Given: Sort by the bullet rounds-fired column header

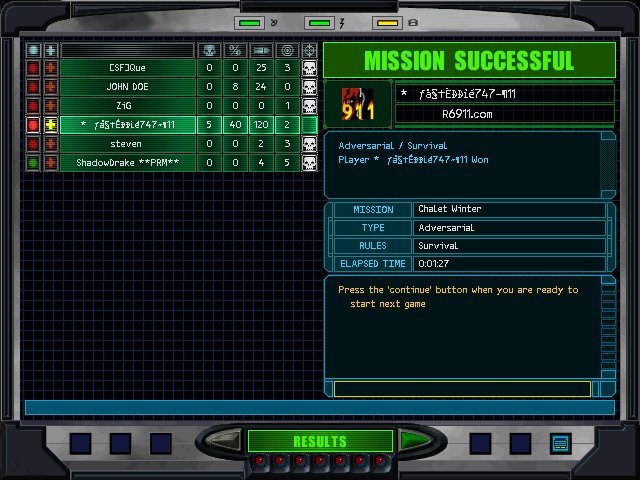Looking at the screenshot, I should (261, 50).
